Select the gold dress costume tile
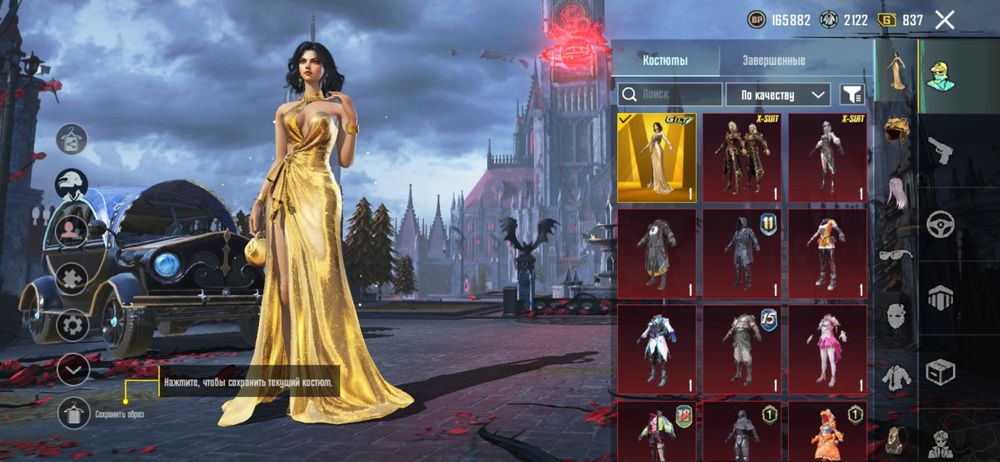 pyautogui.click(x=657, y=158)
